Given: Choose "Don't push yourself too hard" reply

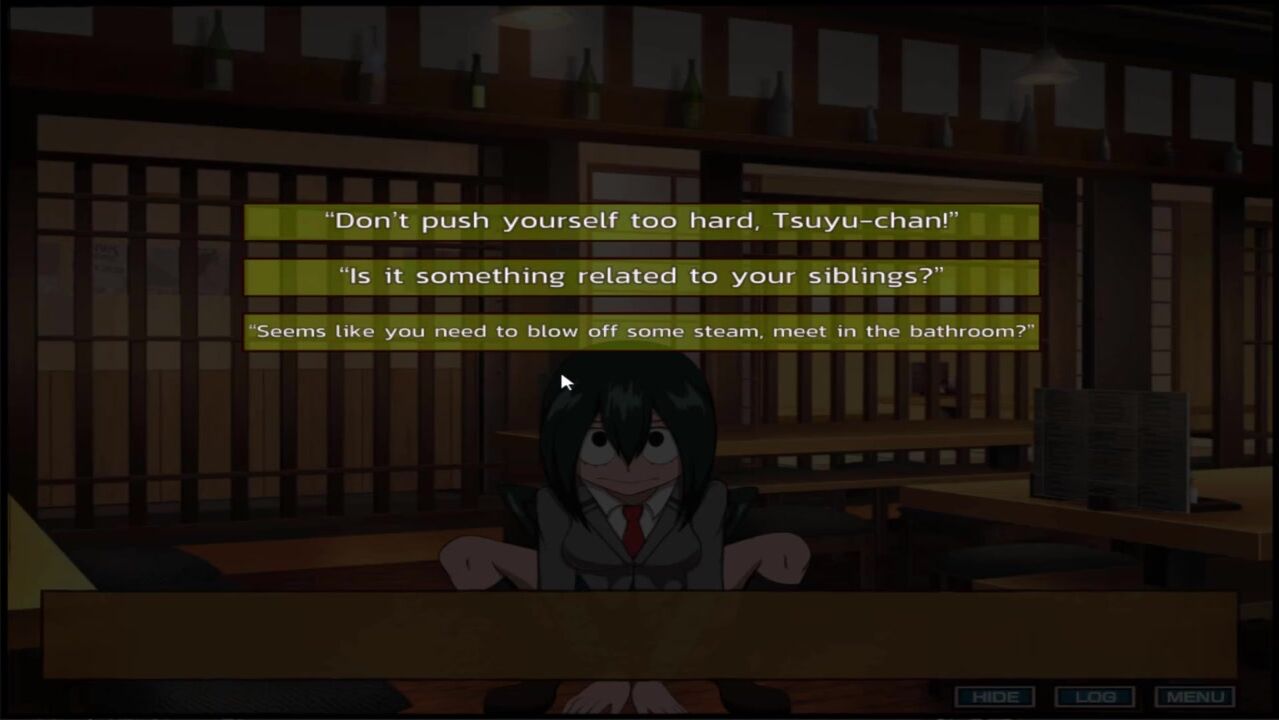Looking at the screenshot, I should click(641, 222).
